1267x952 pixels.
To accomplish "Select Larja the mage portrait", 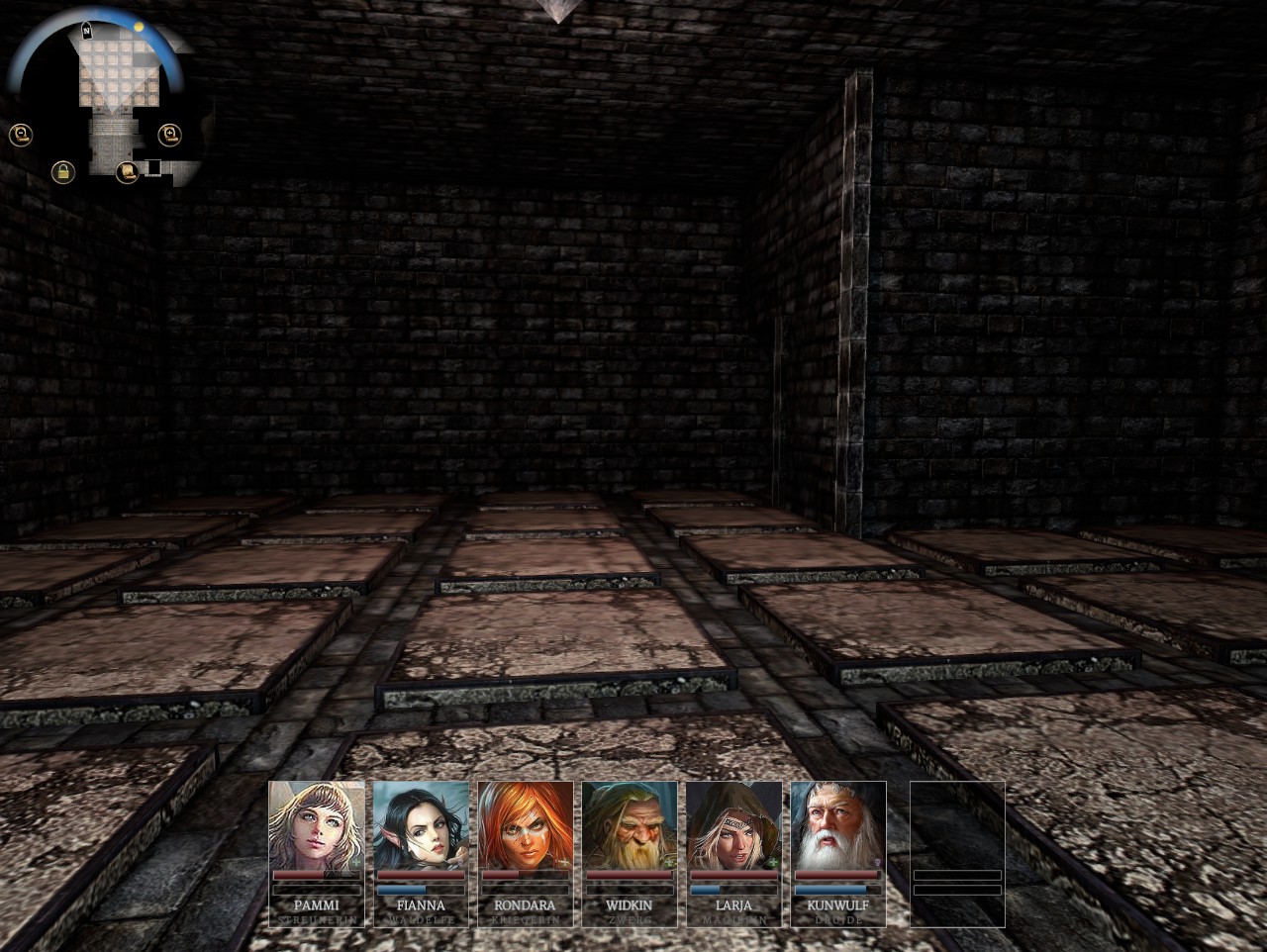I will pos(733,825).
